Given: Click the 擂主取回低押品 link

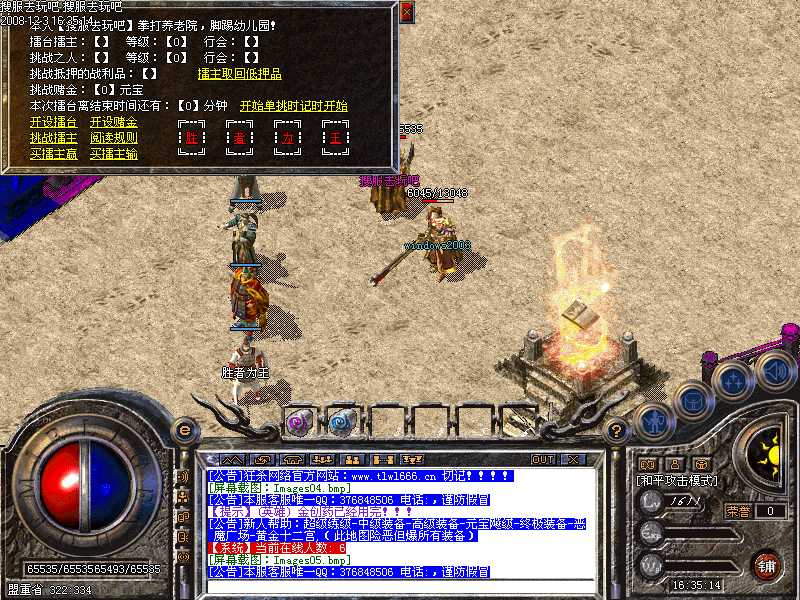Looking at the screenshot, I should click(240, 73).
